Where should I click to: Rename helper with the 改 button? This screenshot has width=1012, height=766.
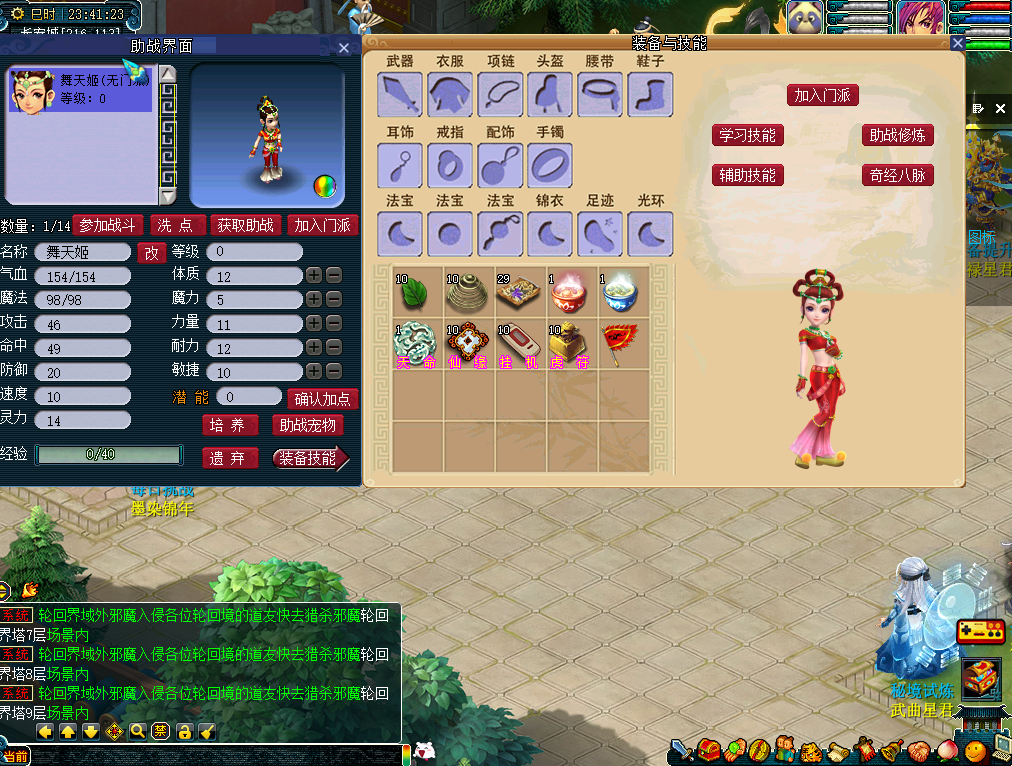pos(151,252)
